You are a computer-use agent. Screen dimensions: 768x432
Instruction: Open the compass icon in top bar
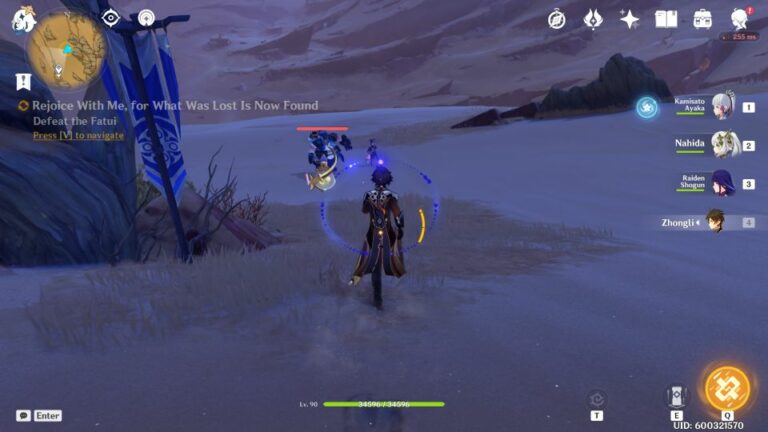[x=557, y=19]
